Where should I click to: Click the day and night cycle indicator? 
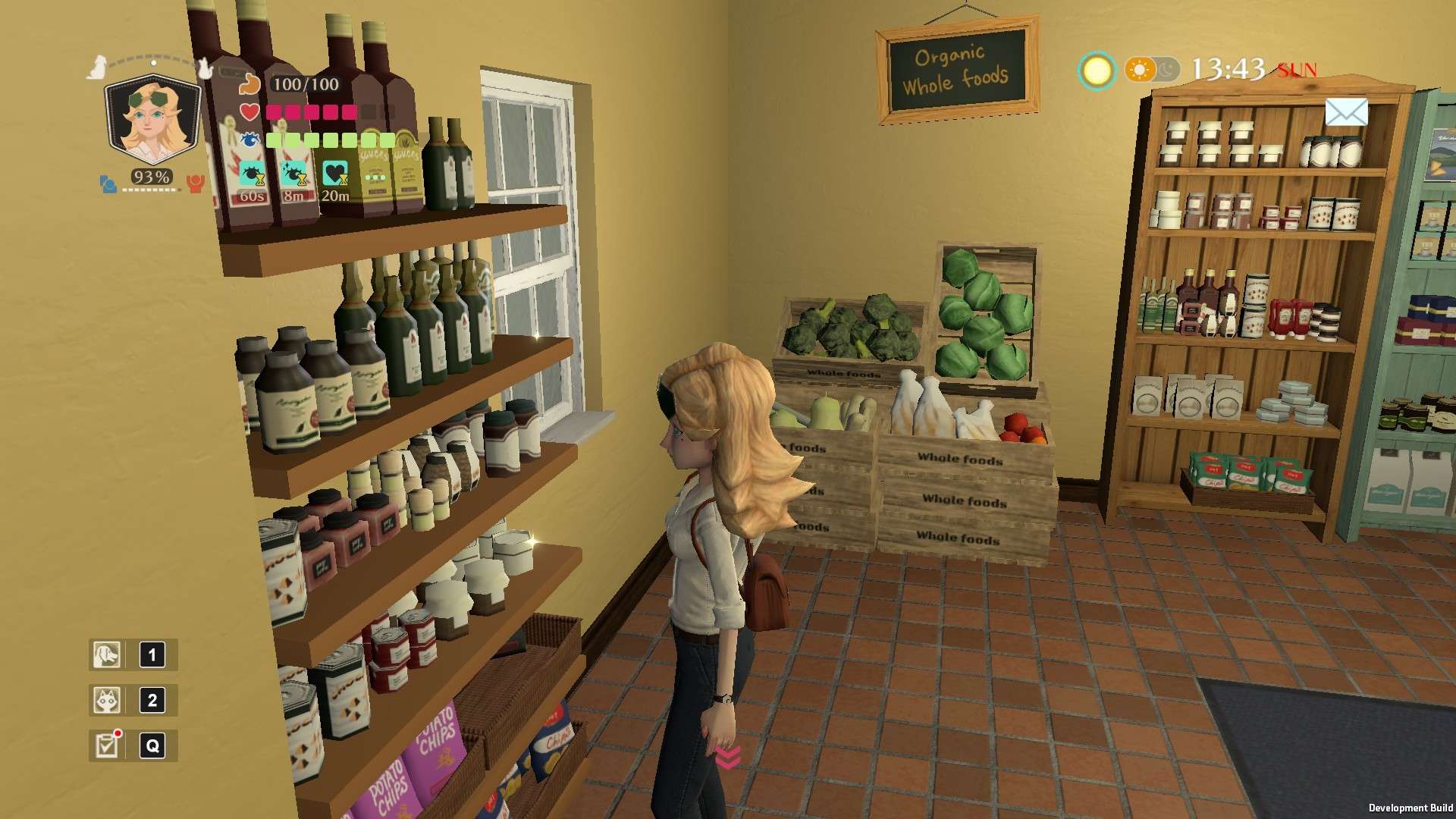click(x=1151, y=71)
